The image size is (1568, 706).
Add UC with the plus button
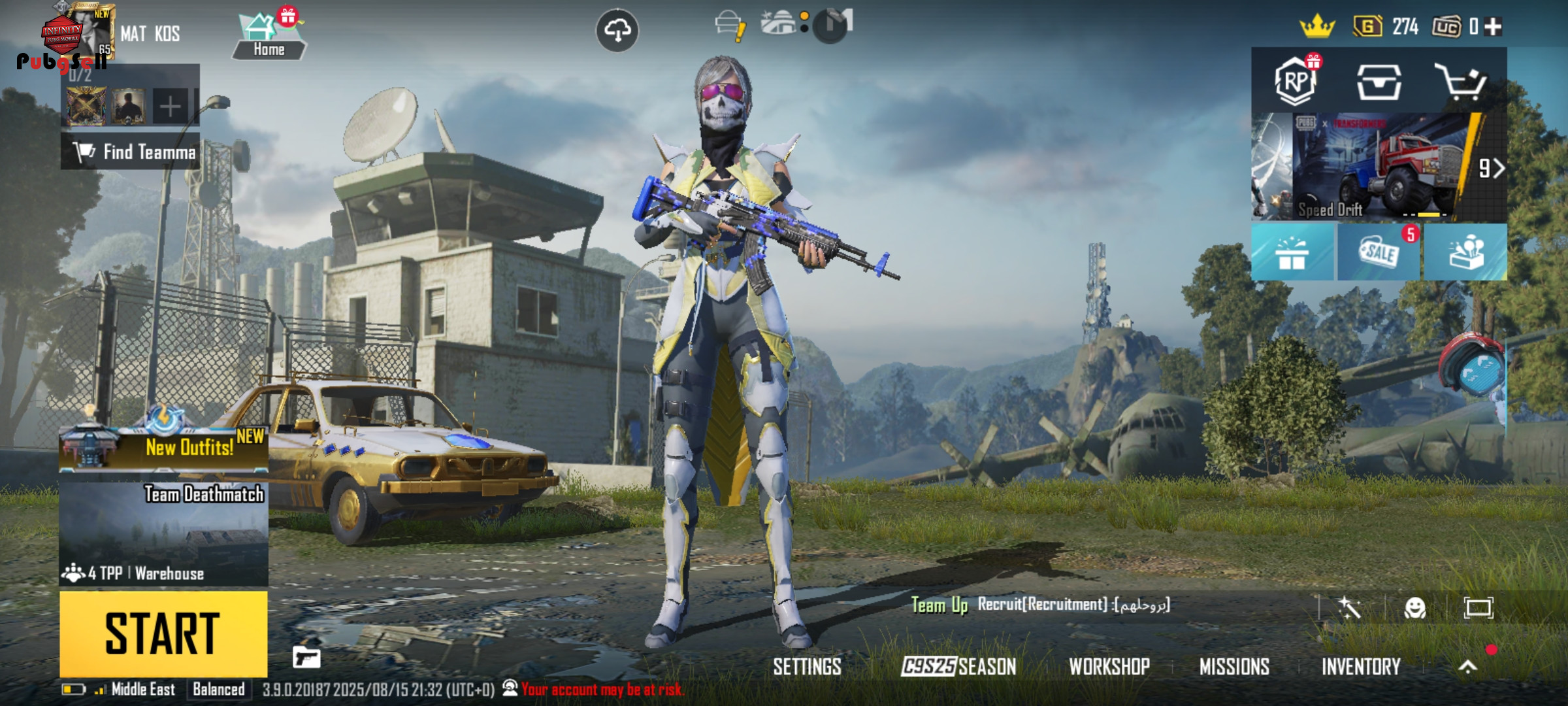pyautogui.click(x=1494, y=27)
